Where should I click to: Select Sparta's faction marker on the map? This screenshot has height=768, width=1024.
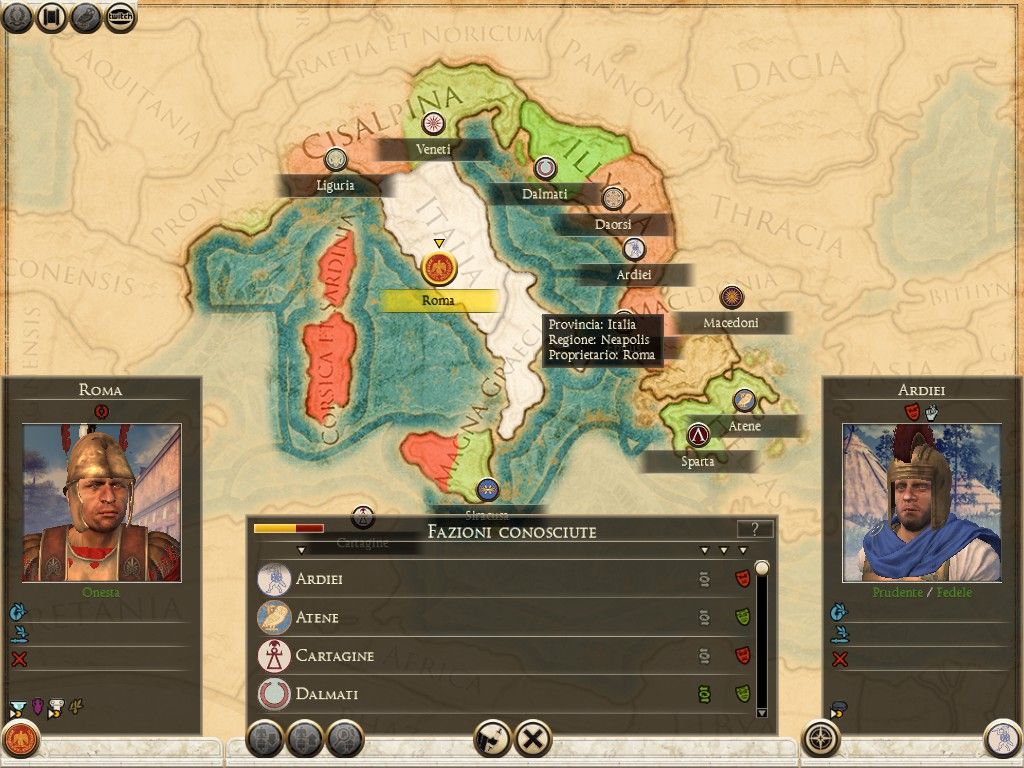698,435
